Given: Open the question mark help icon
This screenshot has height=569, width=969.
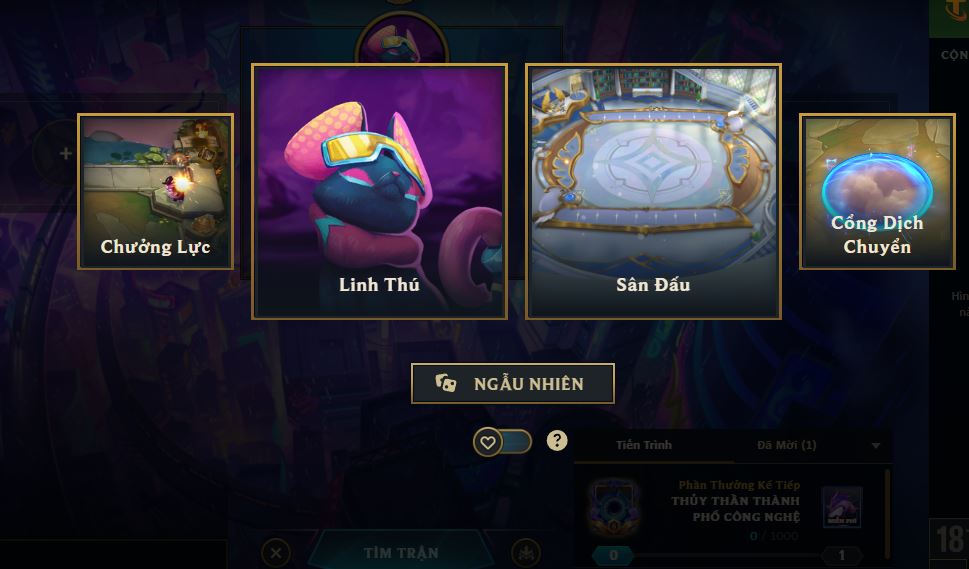Looking at the screenshot, I should coord(557,441).
